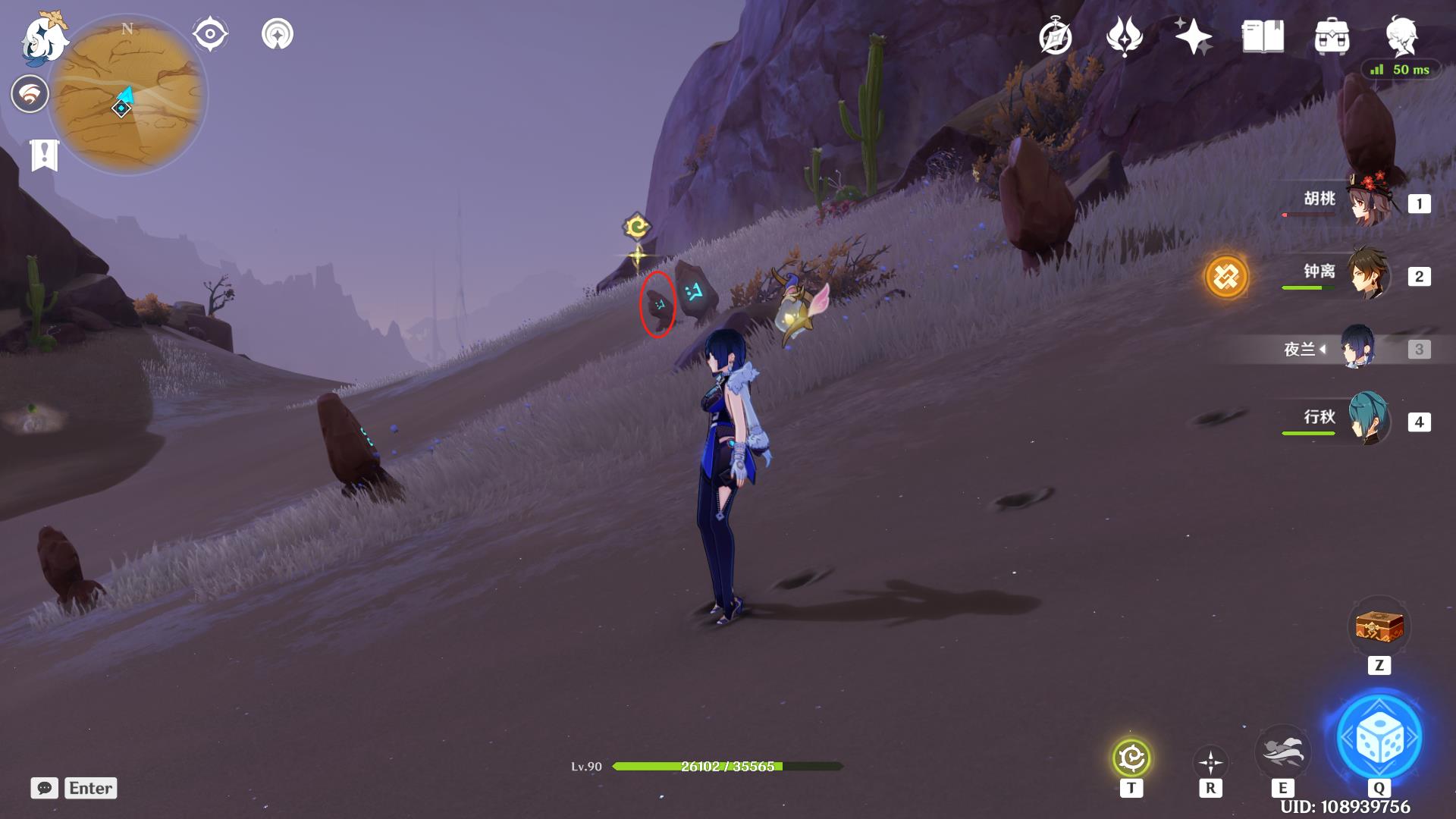Open the chat speech bubble

coord(45,788)
